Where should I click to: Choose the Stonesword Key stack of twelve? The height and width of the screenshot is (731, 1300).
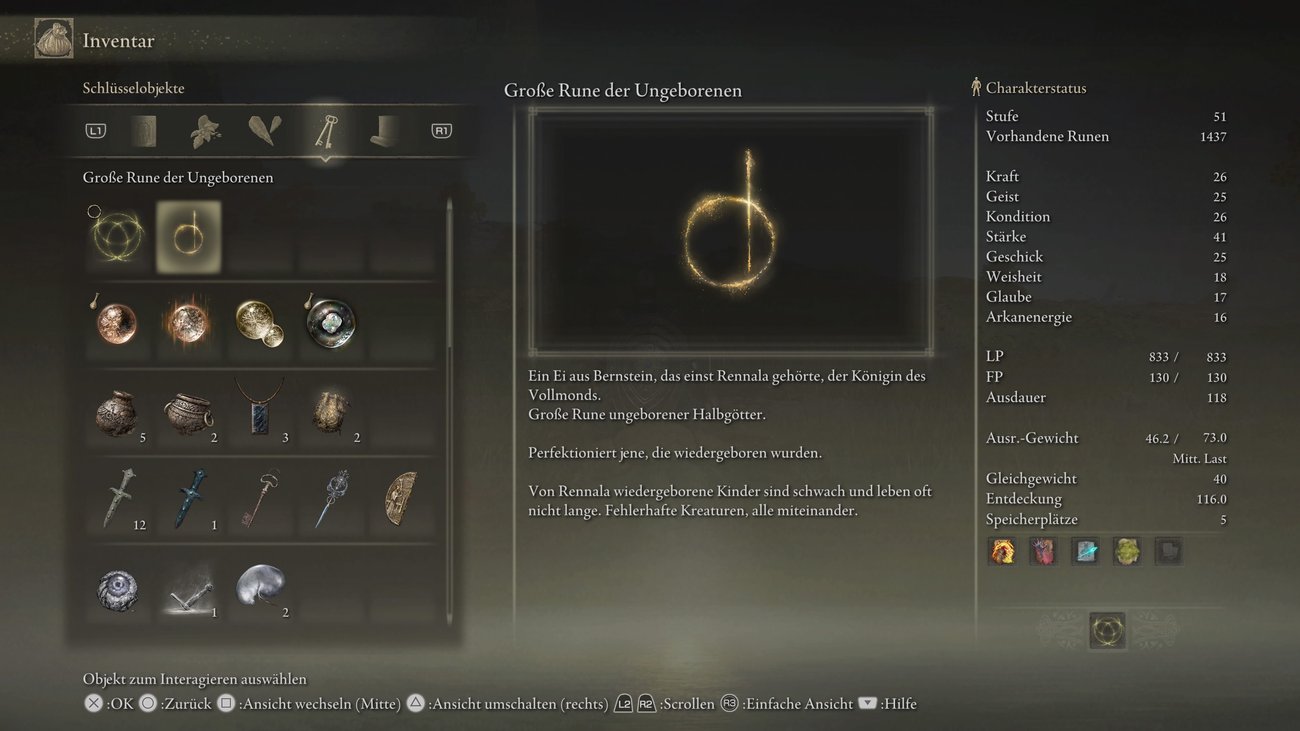117,498
